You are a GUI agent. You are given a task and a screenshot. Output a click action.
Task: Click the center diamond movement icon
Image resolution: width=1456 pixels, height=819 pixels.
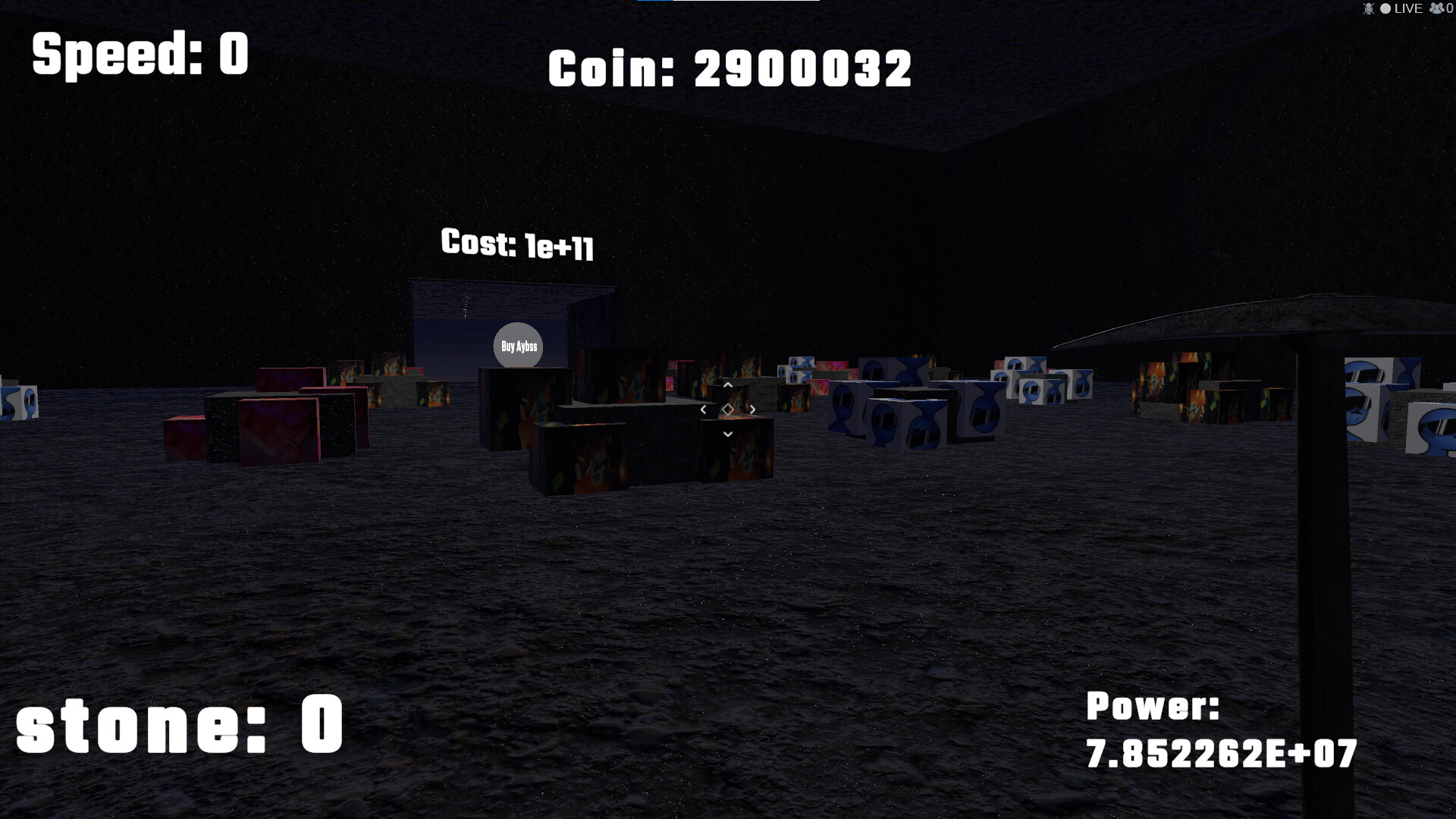tap(728, 409)
